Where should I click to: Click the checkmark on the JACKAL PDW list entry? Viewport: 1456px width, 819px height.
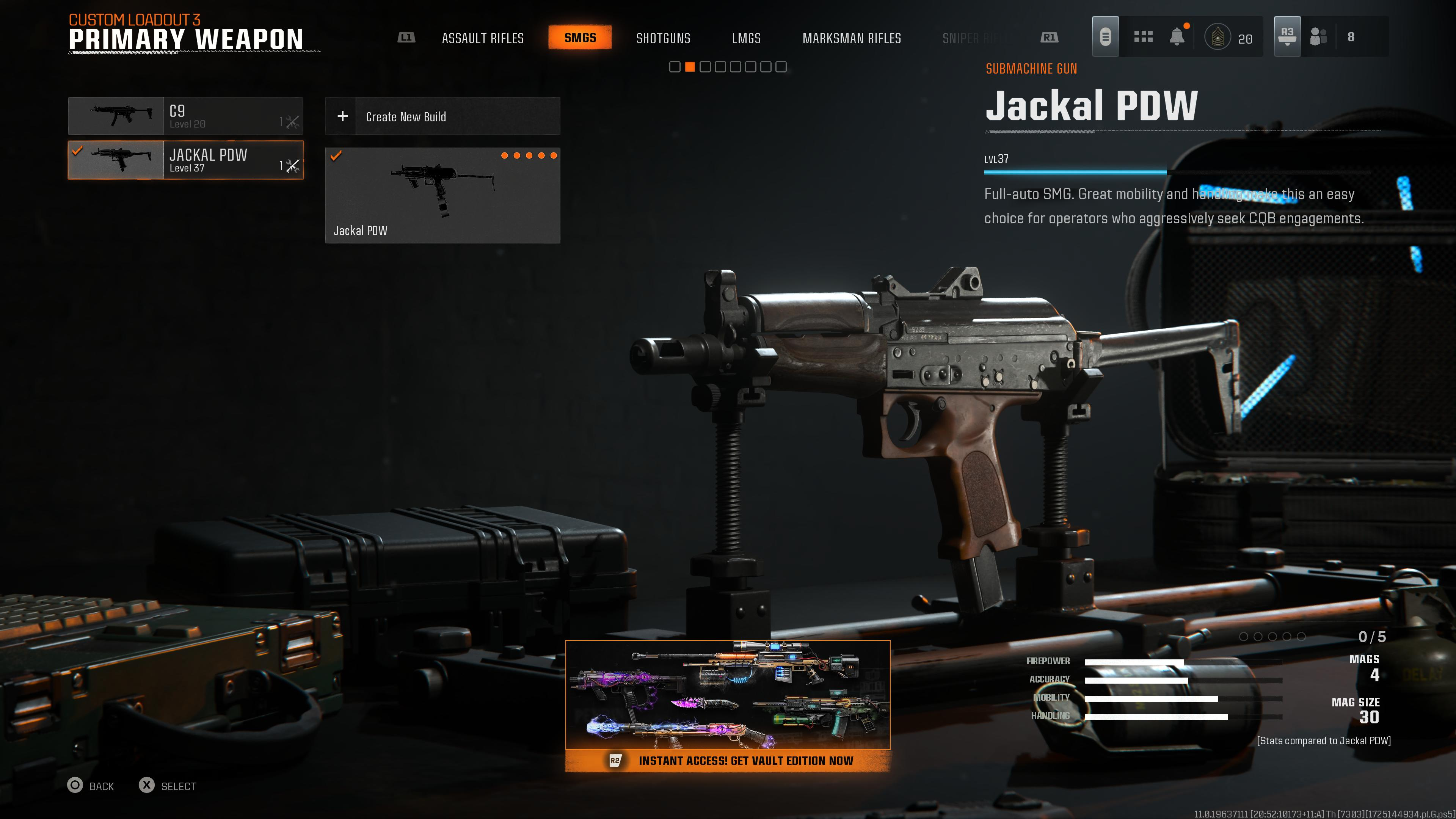pos(78,150)
